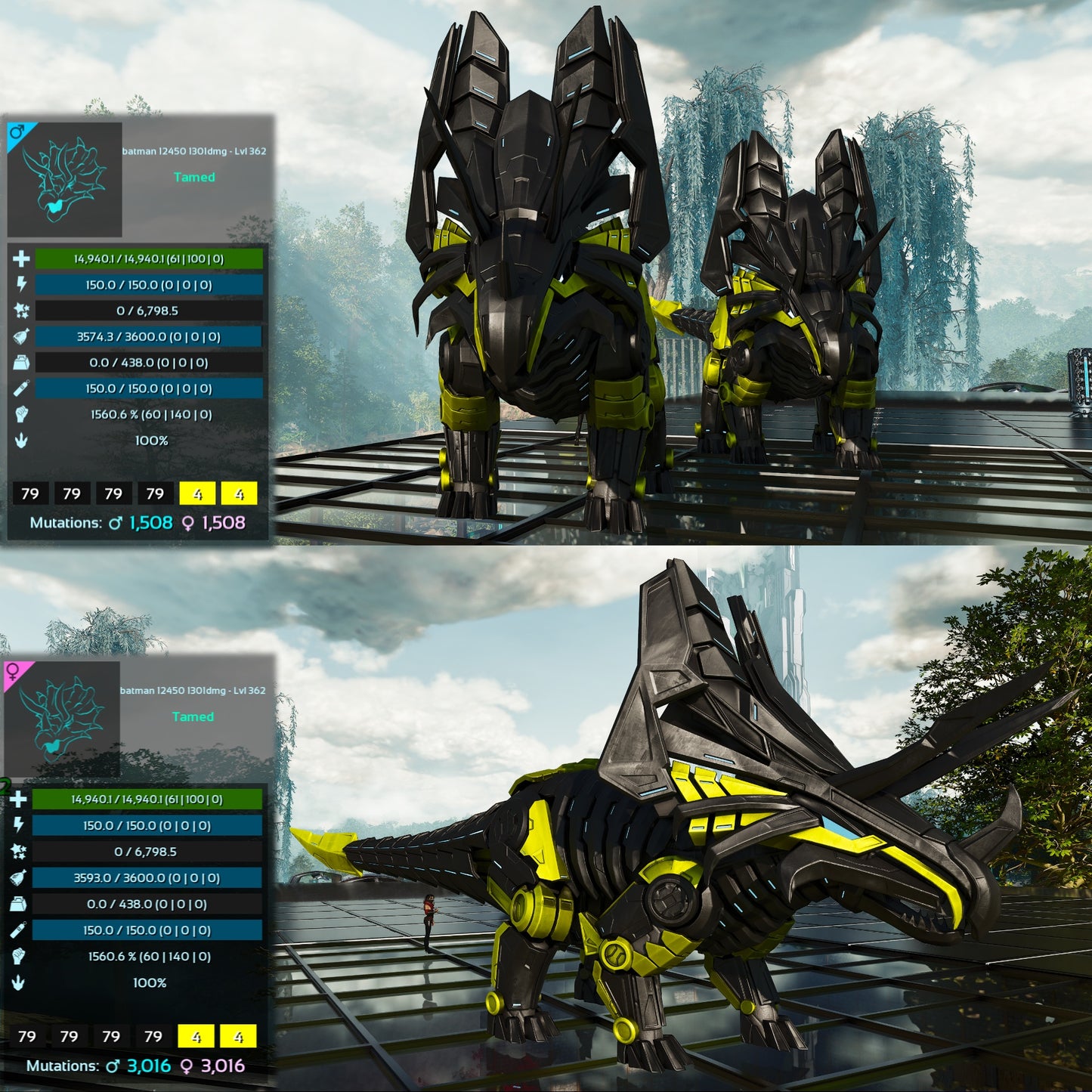The width and height of the screenshot is (1092, 1092).
Task: Click the Movement Speed footprint icon
Action: (x=21, y=440)
